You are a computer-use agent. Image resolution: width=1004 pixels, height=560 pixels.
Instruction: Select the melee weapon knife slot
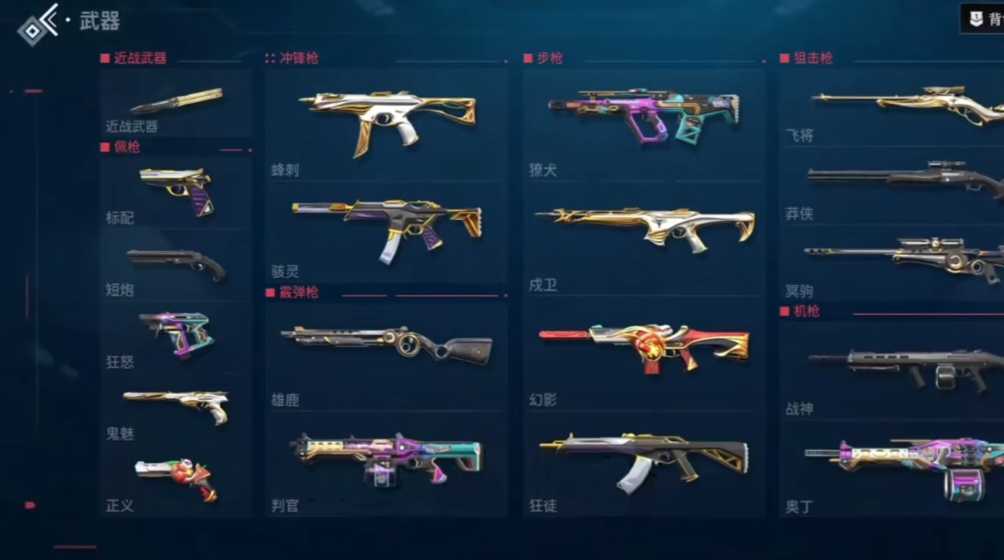click(176, 103)
